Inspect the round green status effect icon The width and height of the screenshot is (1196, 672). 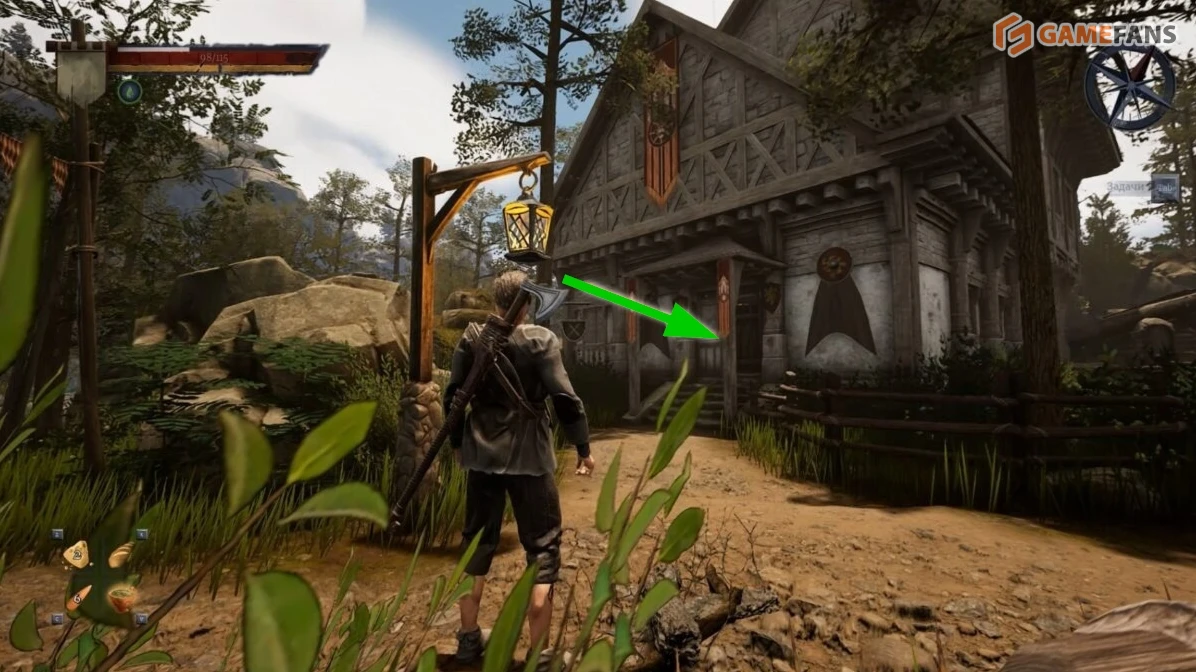click(129, 92)
